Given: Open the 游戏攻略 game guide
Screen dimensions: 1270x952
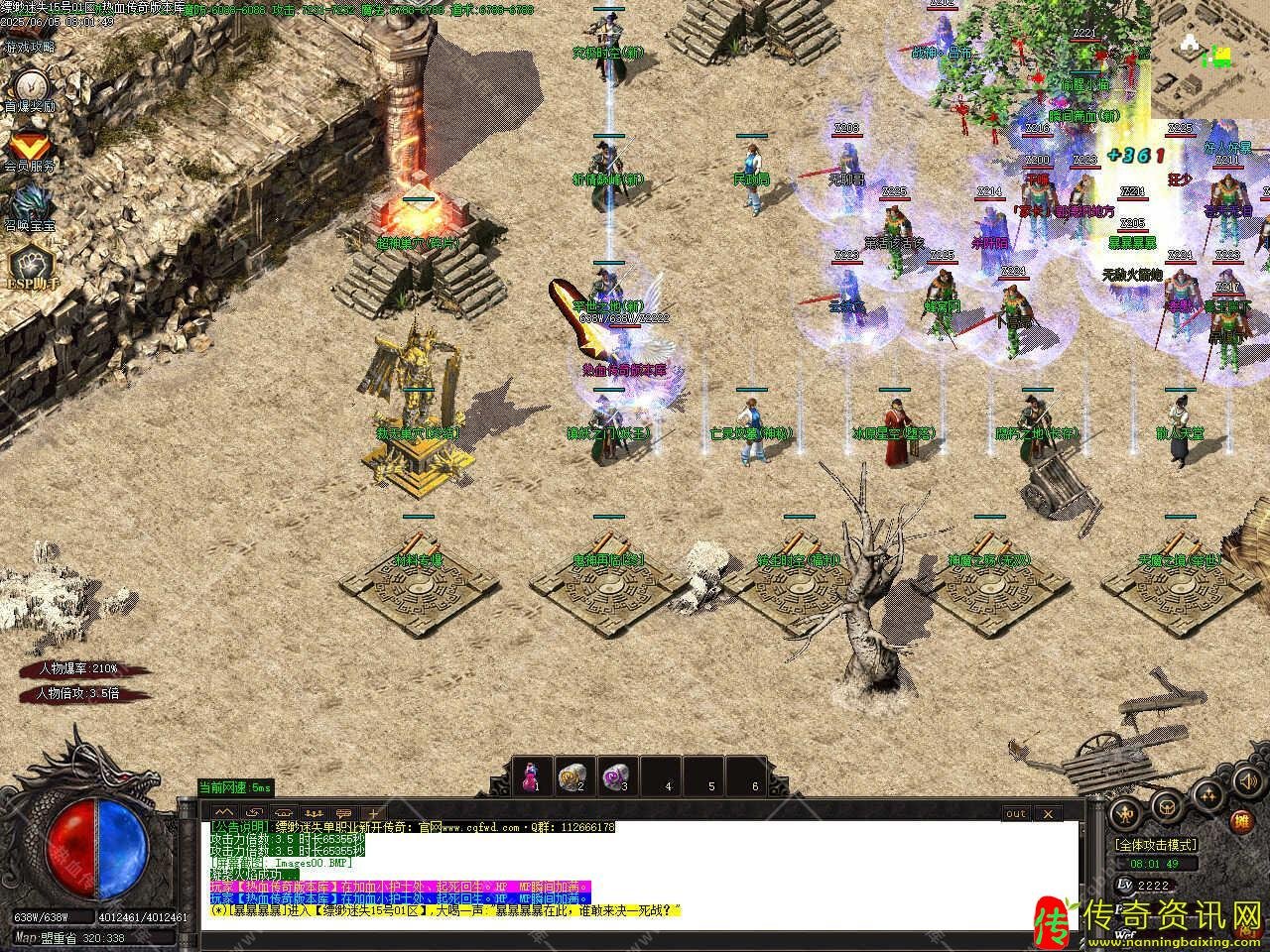Looking at the screenshot, I should point(30,46).
